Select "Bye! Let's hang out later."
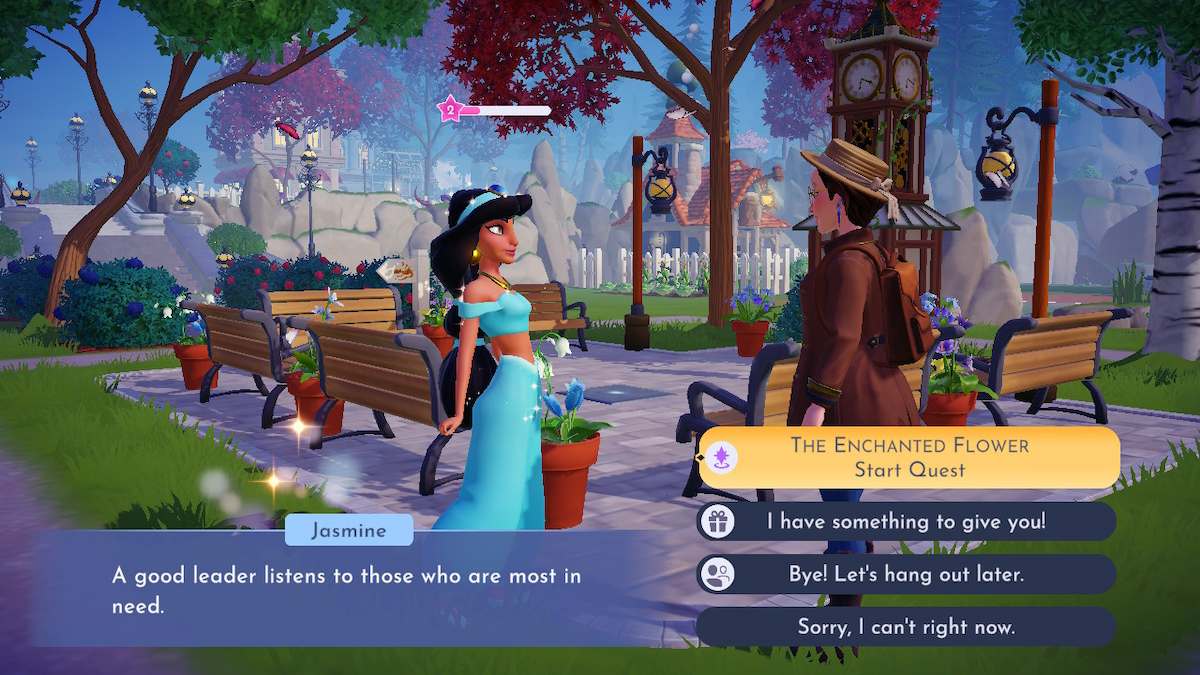This screenshot has height=675, width=1200. tap(906, 574)
